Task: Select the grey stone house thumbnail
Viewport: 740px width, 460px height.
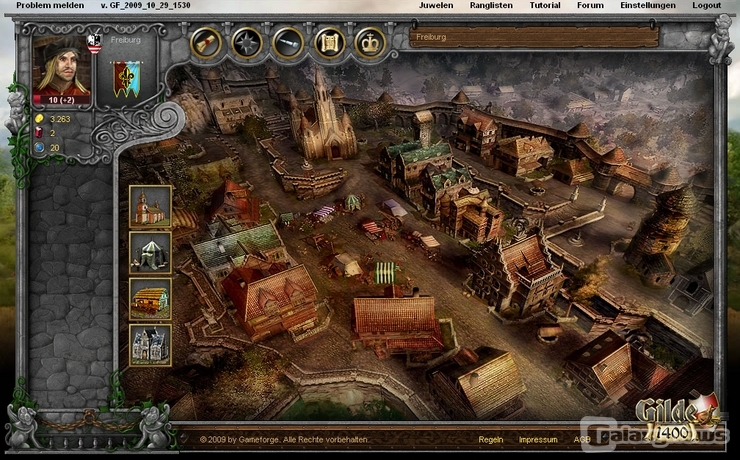Action: 150,345
